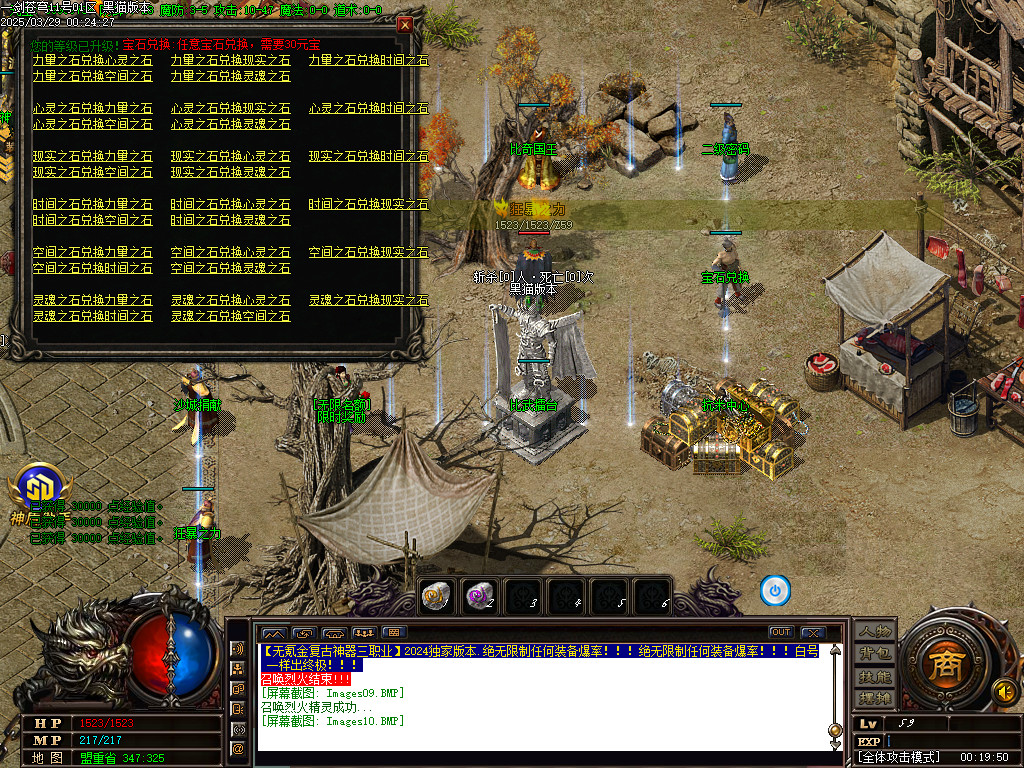Choose 力量之石兑换时间之石 exchange link
The height and width of the screenshot is (768, 1024).
click(x=368, y=60)
